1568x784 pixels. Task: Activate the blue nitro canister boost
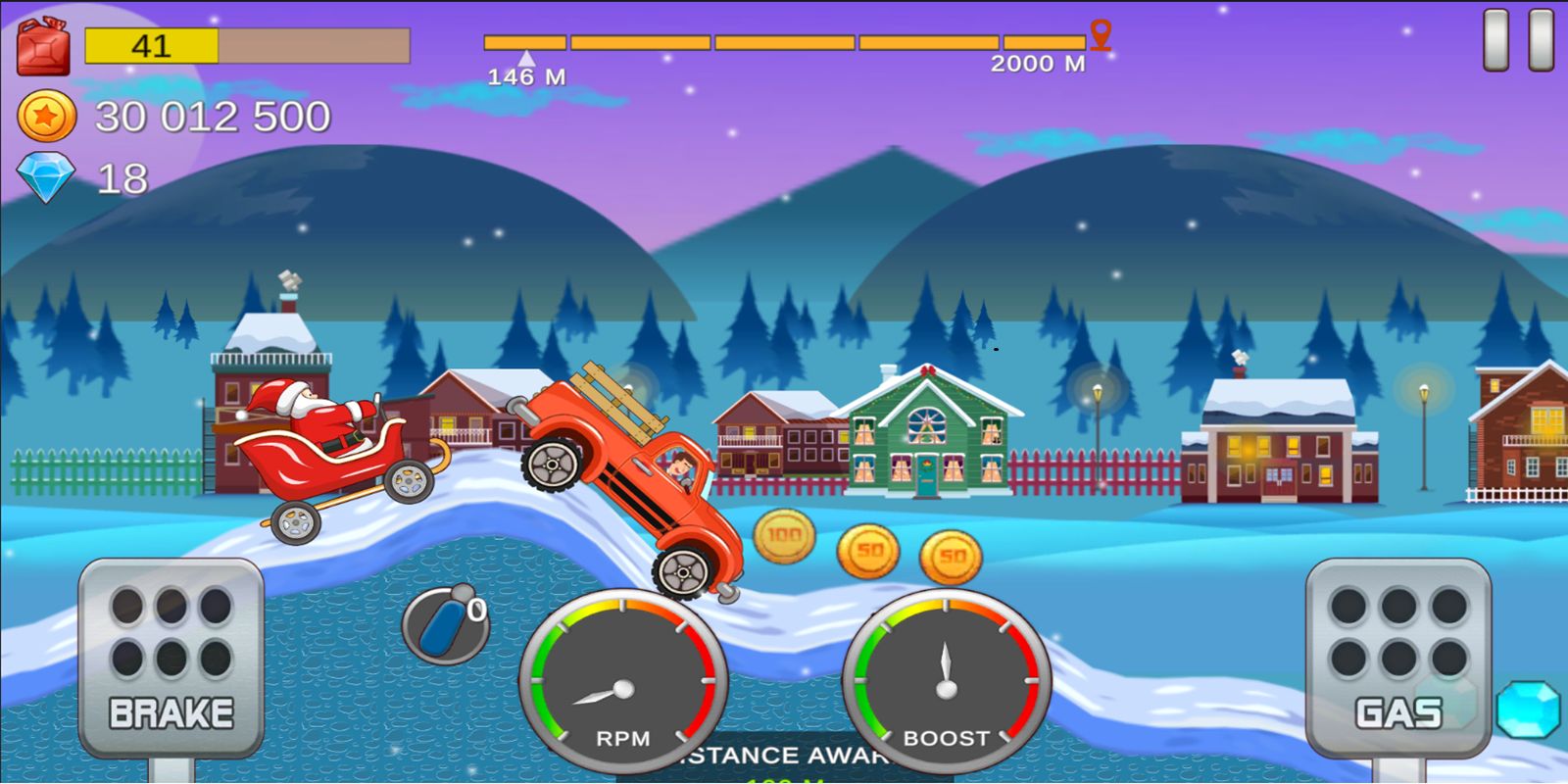tap(444, 624)
